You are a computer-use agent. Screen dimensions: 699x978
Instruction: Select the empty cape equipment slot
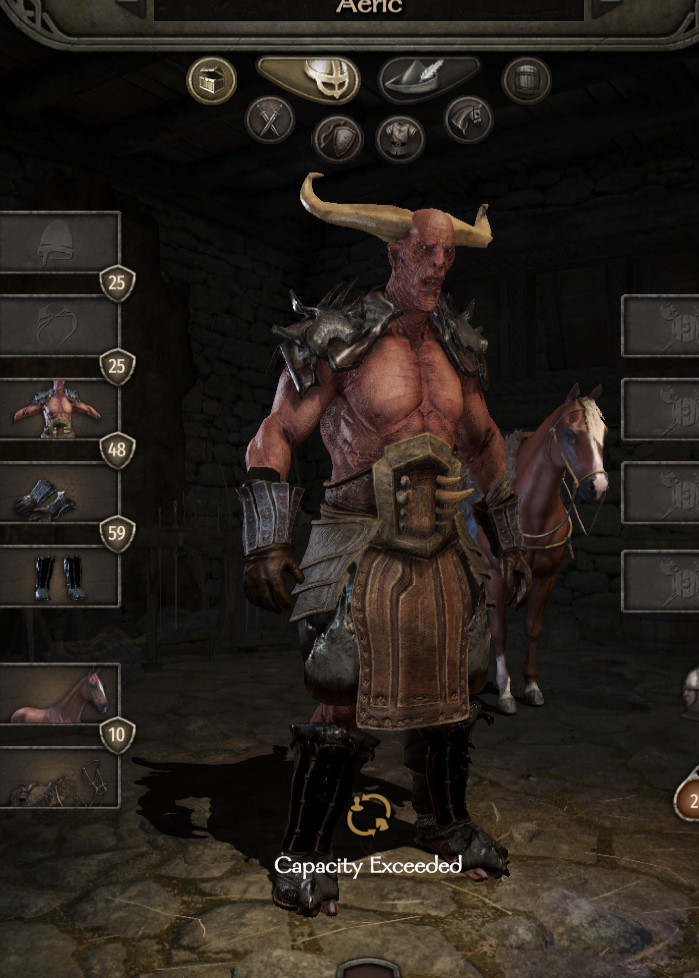[x=59, y=326]
